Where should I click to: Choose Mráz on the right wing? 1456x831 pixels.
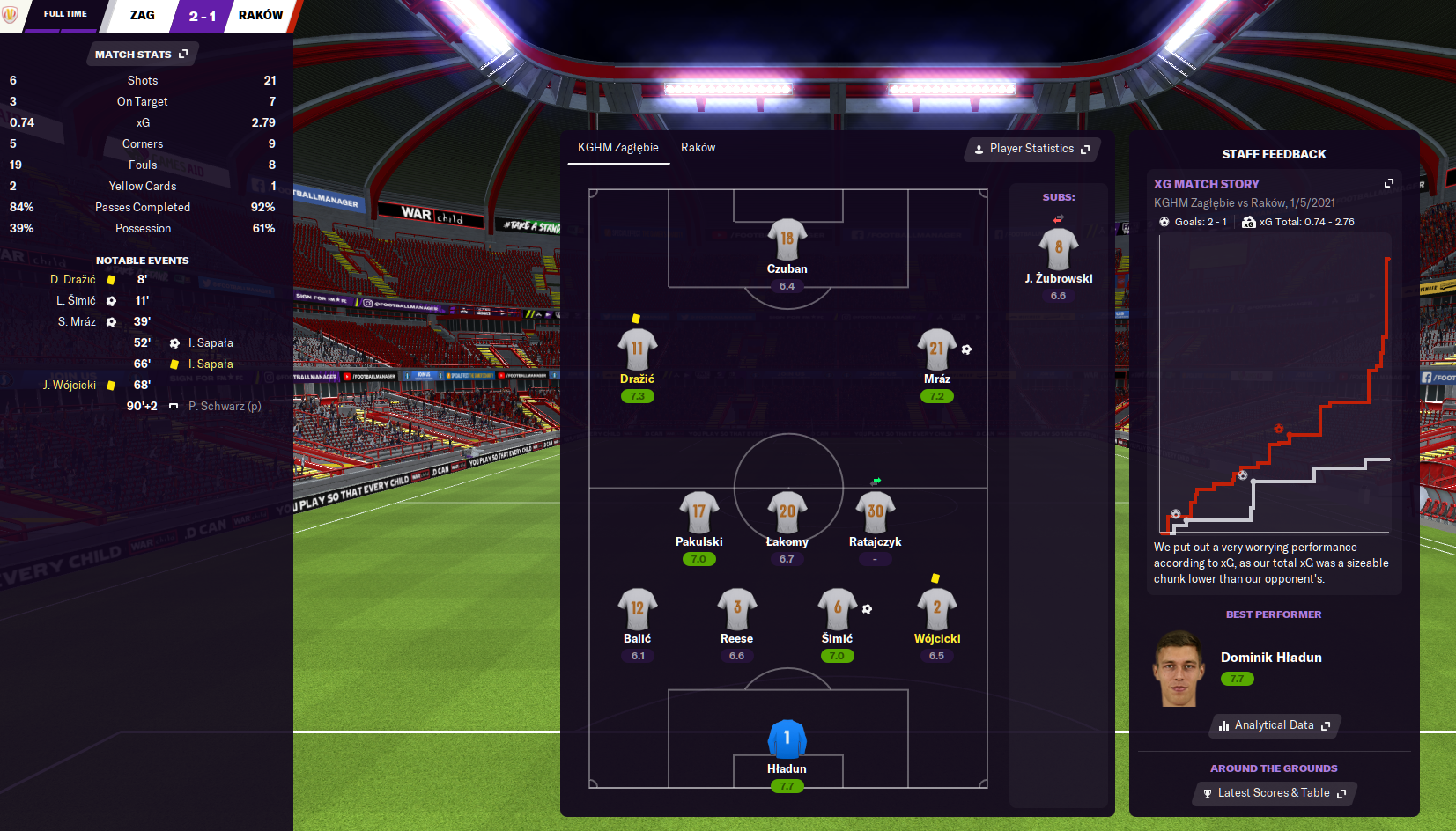point(936,349)
